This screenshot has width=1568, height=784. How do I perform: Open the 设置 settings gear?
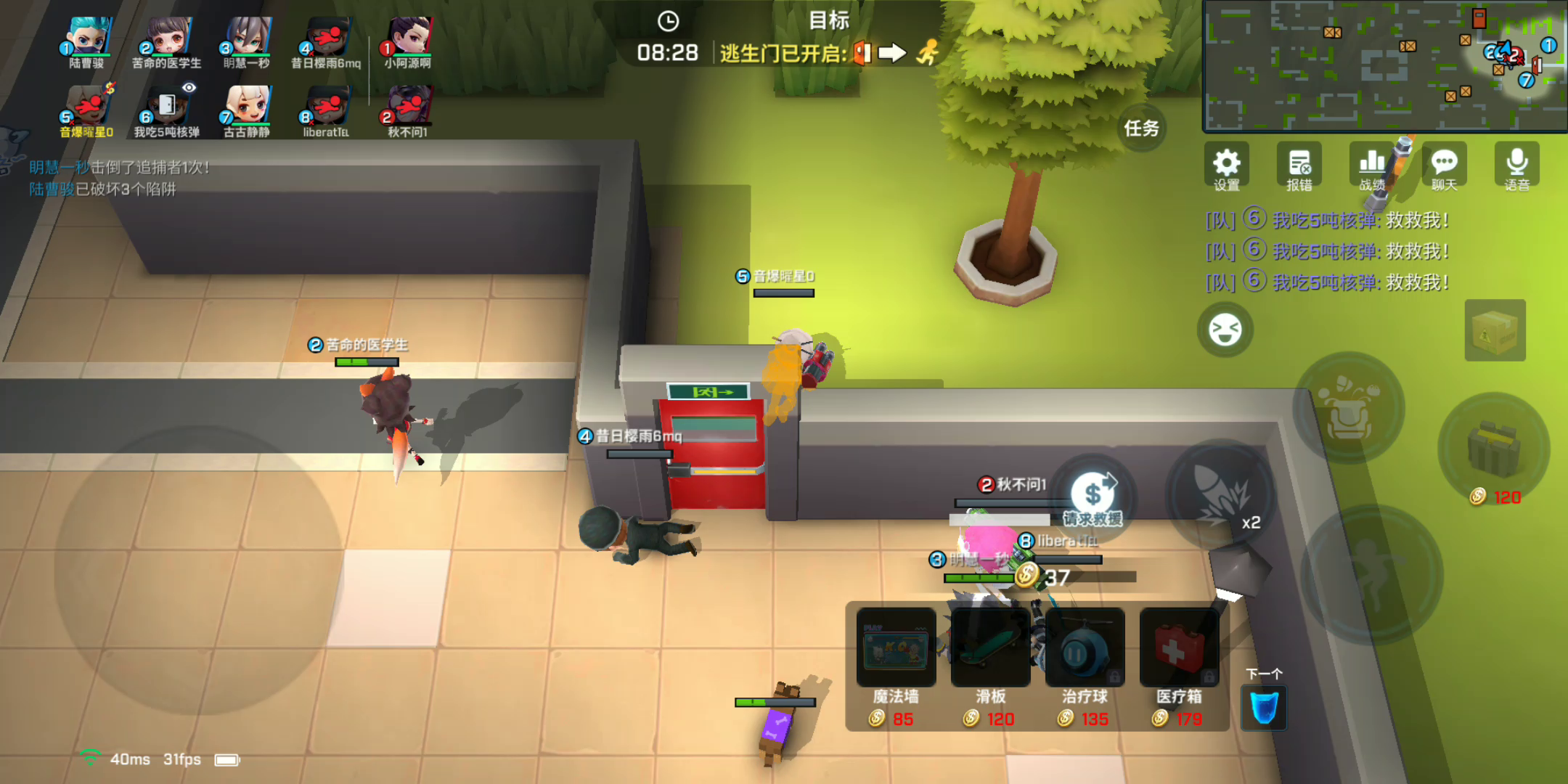[x=1226, y=166]
